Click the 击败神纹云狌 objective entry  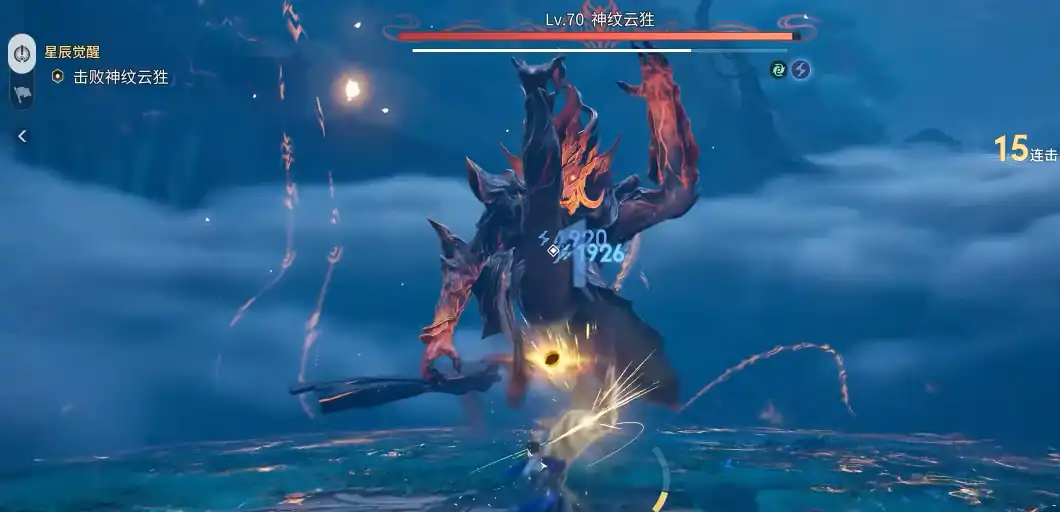[x=119, y=76]
